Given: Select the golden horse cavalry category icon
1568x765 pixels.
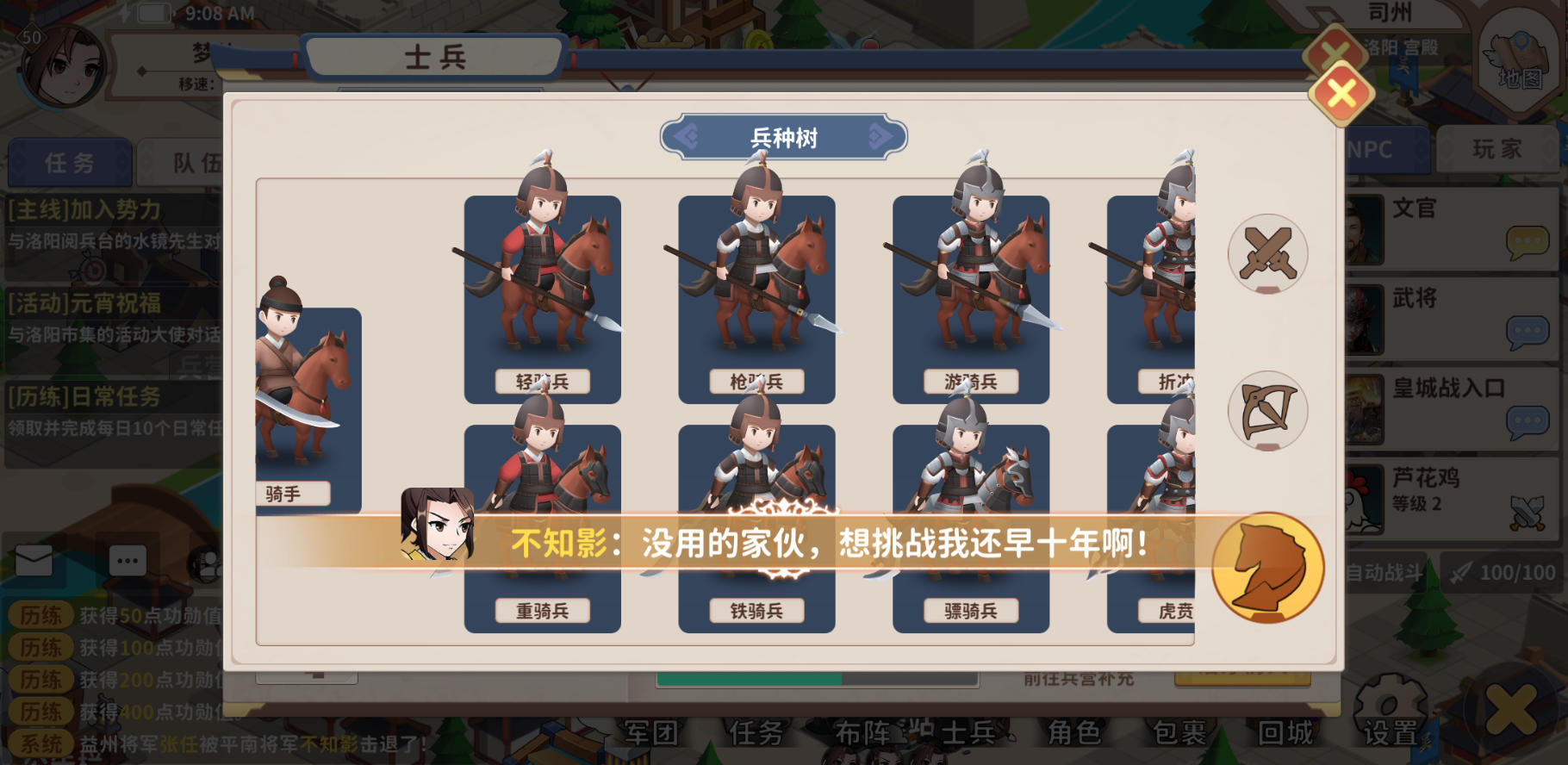Looking at the screenshot, I should pyautogui.click(x=1266, y=565).
